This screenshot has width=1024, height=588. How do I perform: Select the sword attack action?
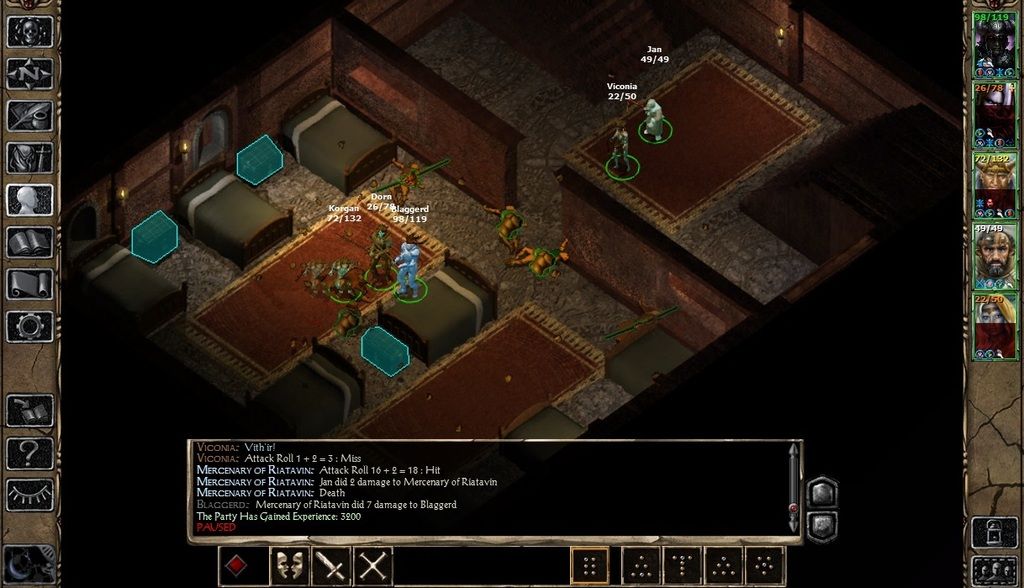click(330, 567)
